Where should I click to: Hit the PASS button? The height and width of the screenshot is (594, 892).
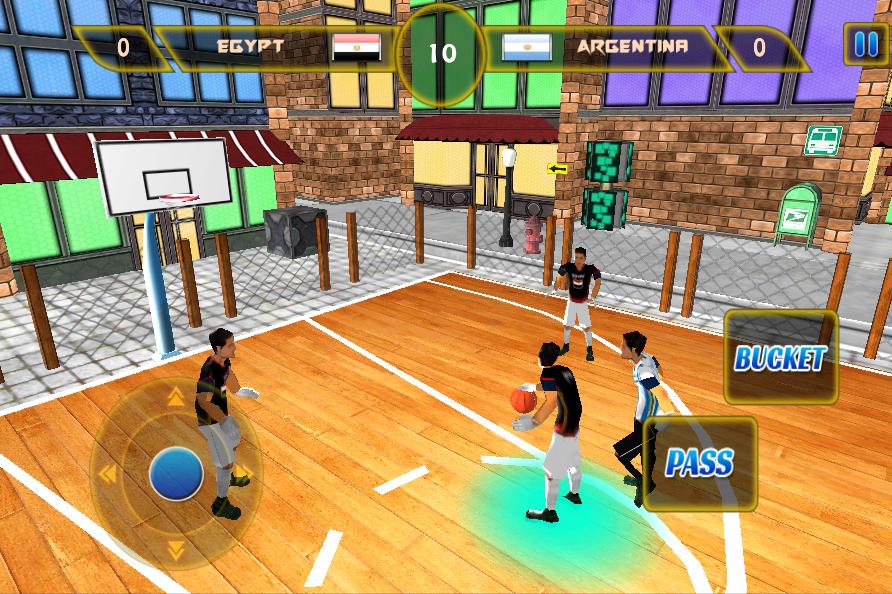[700, 463]
